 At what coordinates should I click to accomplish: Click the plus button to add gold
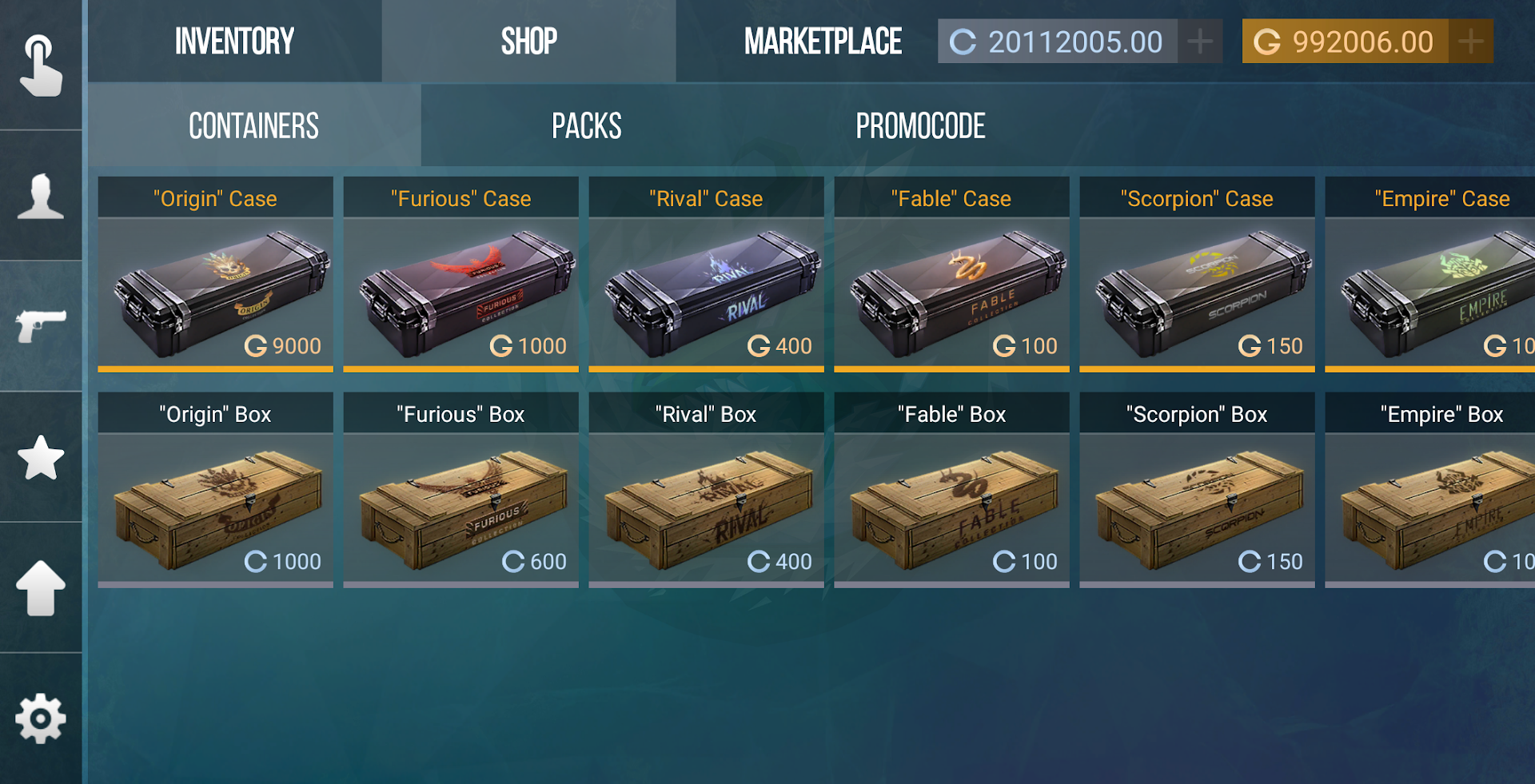[1469, 41]
